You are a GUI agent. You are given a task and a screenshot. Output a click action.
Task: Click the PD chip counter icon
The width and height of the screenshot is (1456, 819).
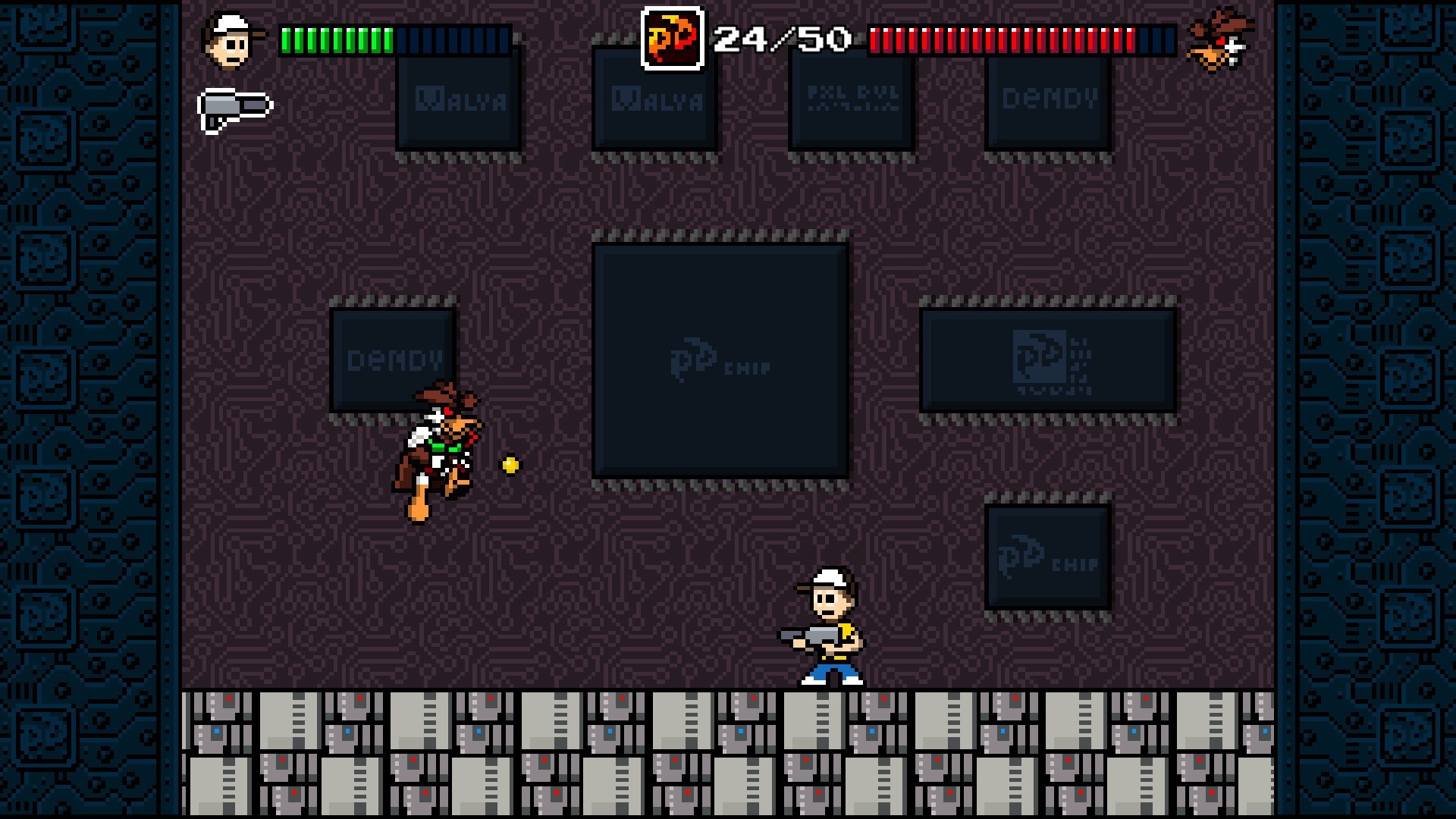673,37
